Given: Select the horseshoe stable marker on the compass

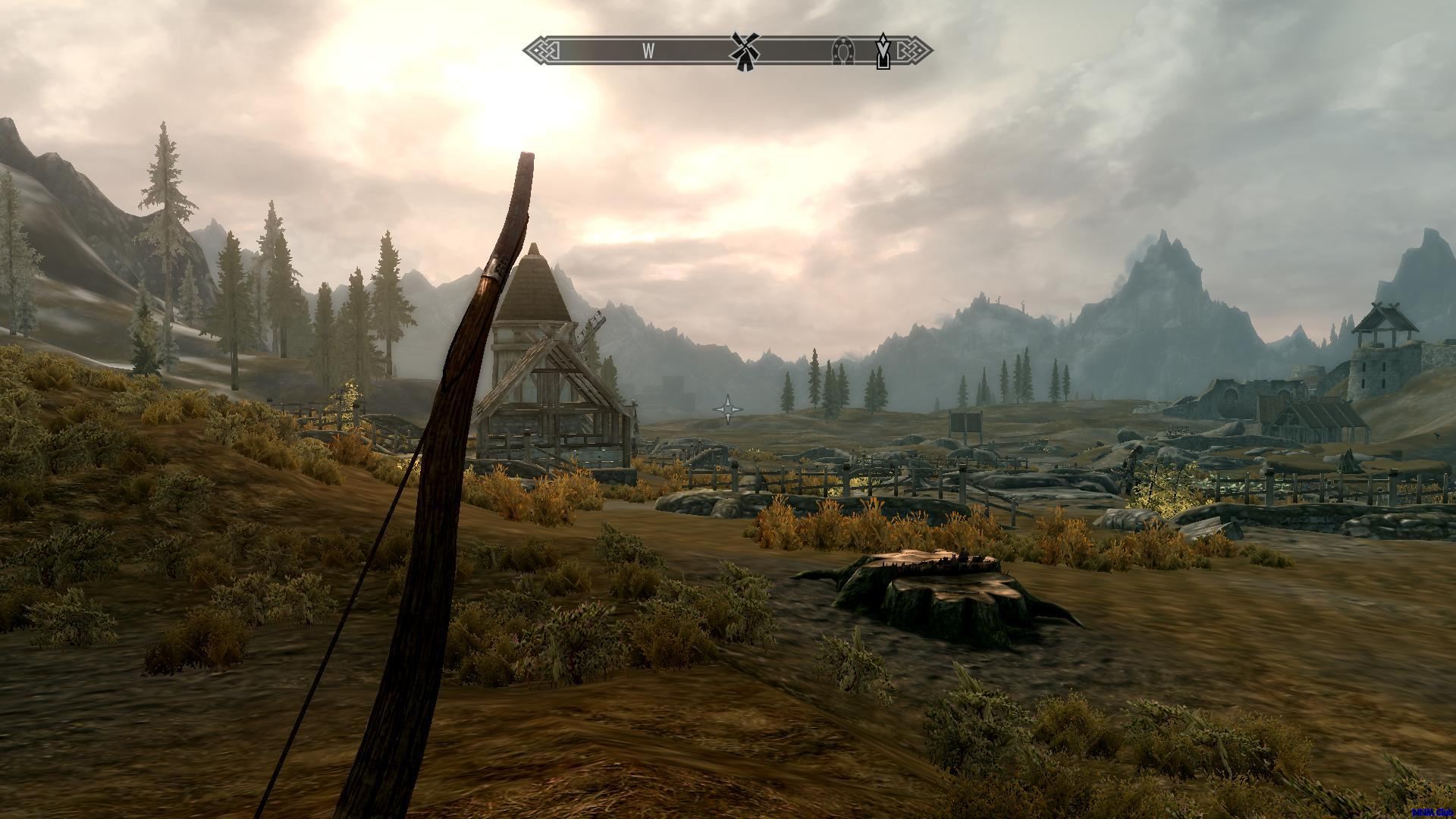Looking at the screenshot, I should (842, 51).
